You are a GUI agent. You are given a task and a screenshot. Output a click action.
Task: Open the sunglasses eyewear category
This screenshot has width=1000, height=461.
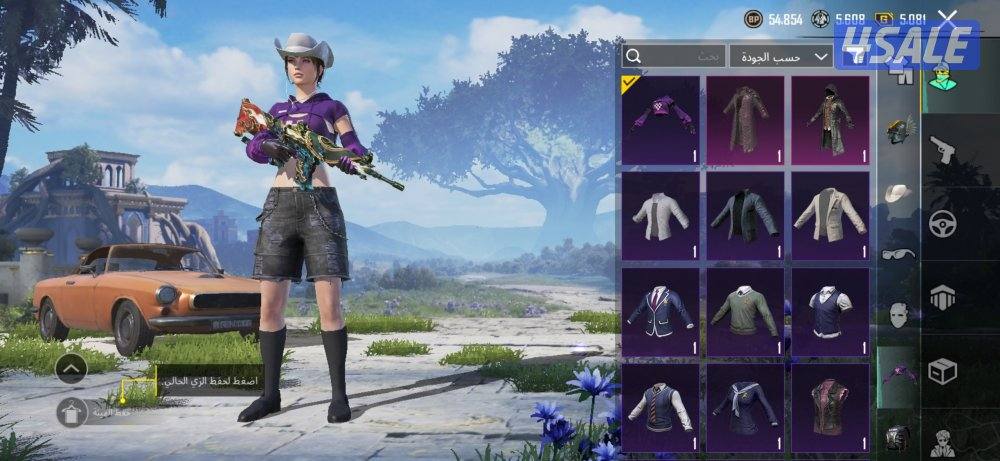click(898, 253)
